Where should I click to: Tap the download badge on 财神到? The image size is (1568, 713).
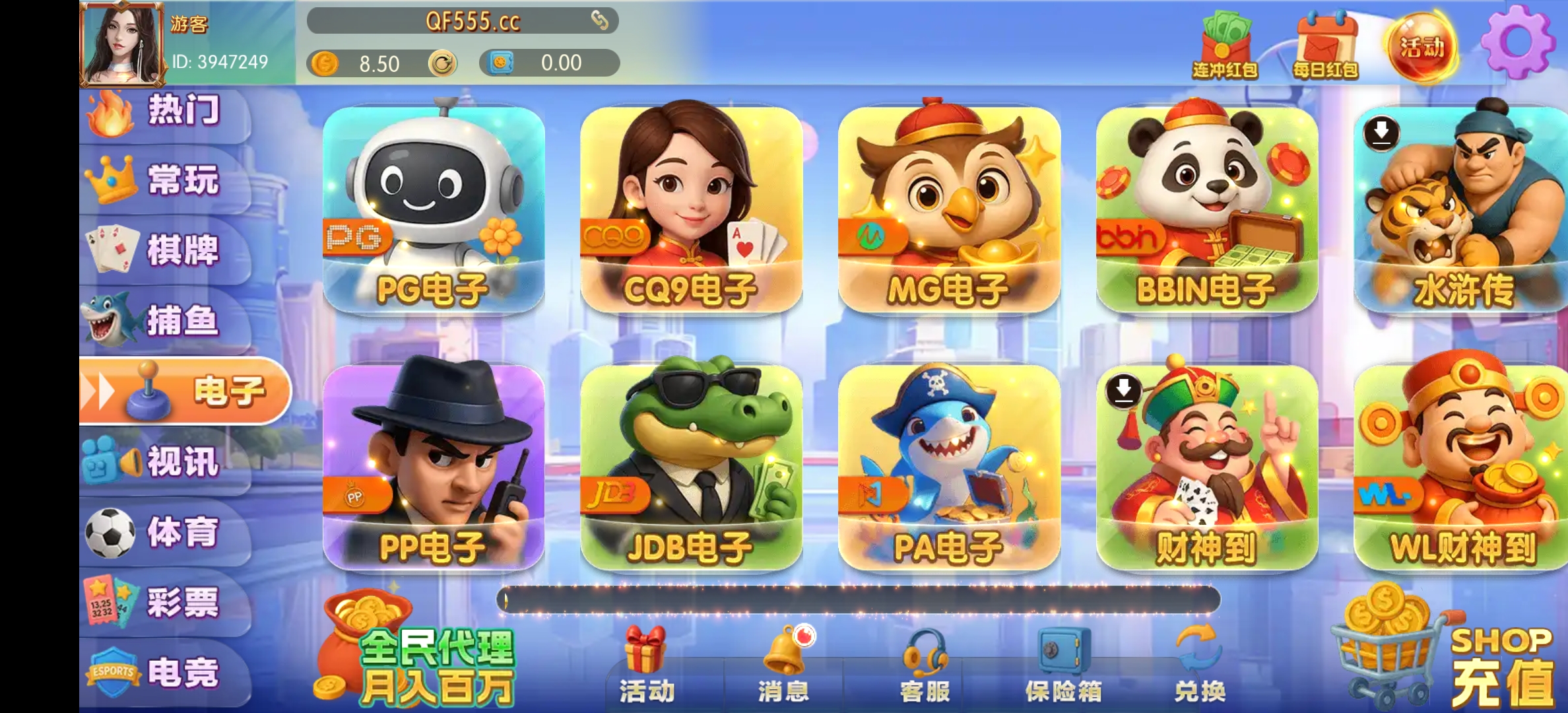coord(1123,391)
